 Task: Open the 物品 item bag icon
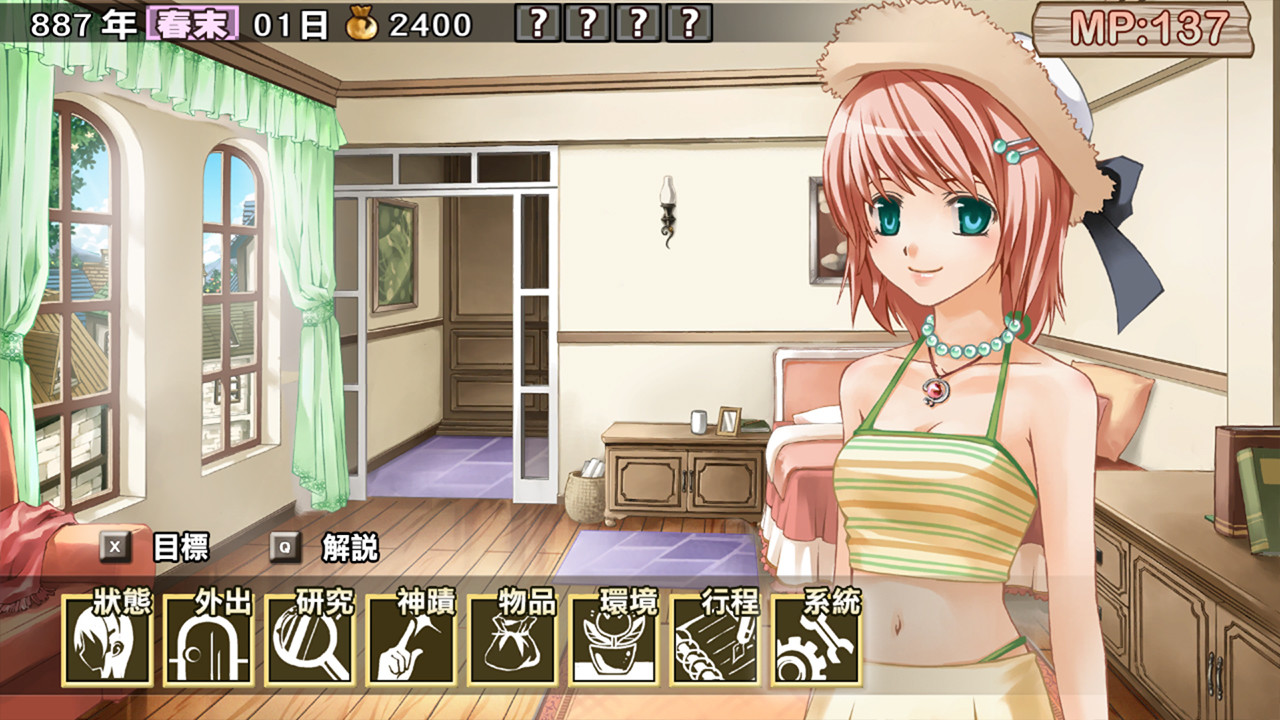[x=512, y=640]
